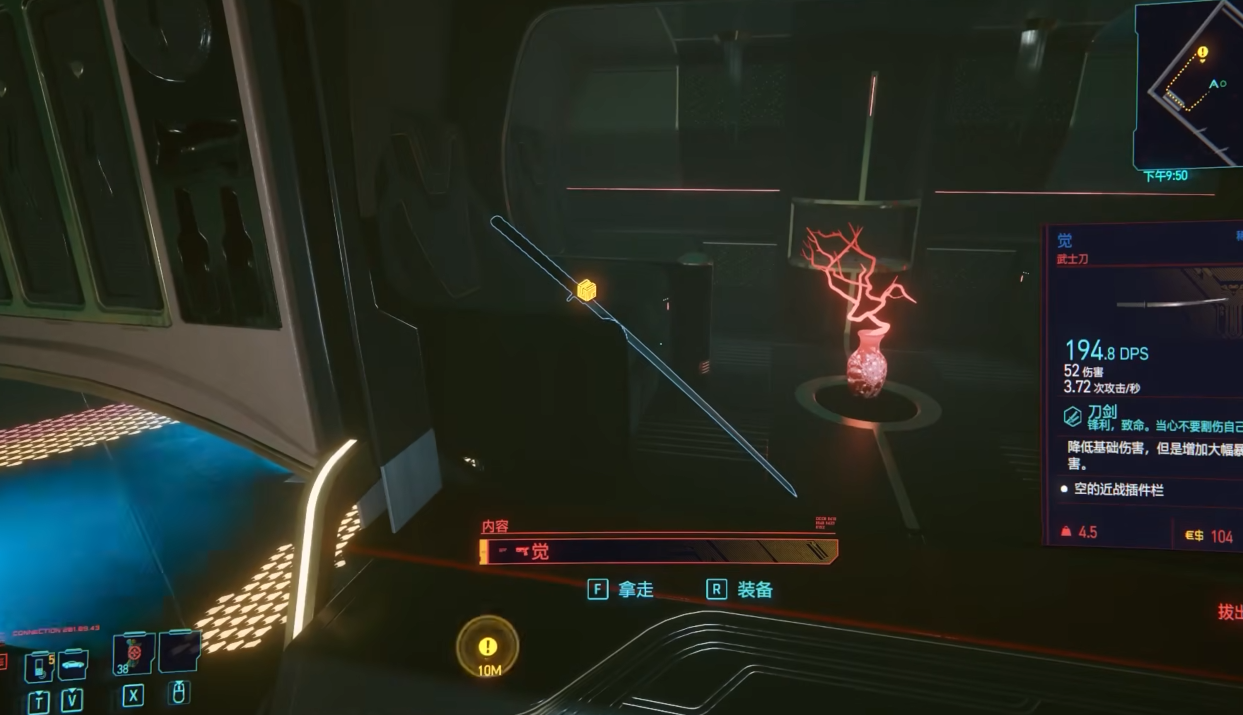This screenshot has height=715, width=1243.
Task: Open the minimap
Action: 1188,83
